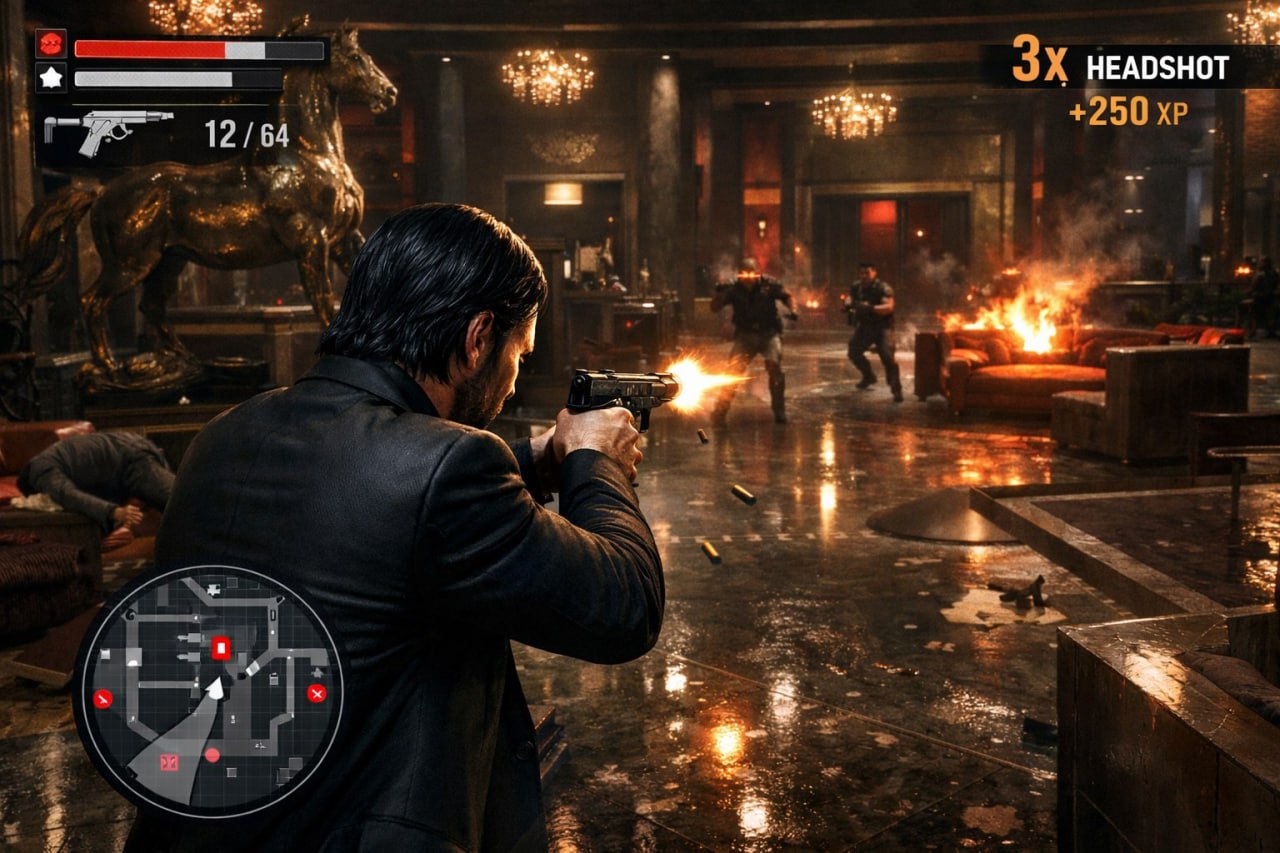
Task: Click the white star icon
Action: coord(51,77)
